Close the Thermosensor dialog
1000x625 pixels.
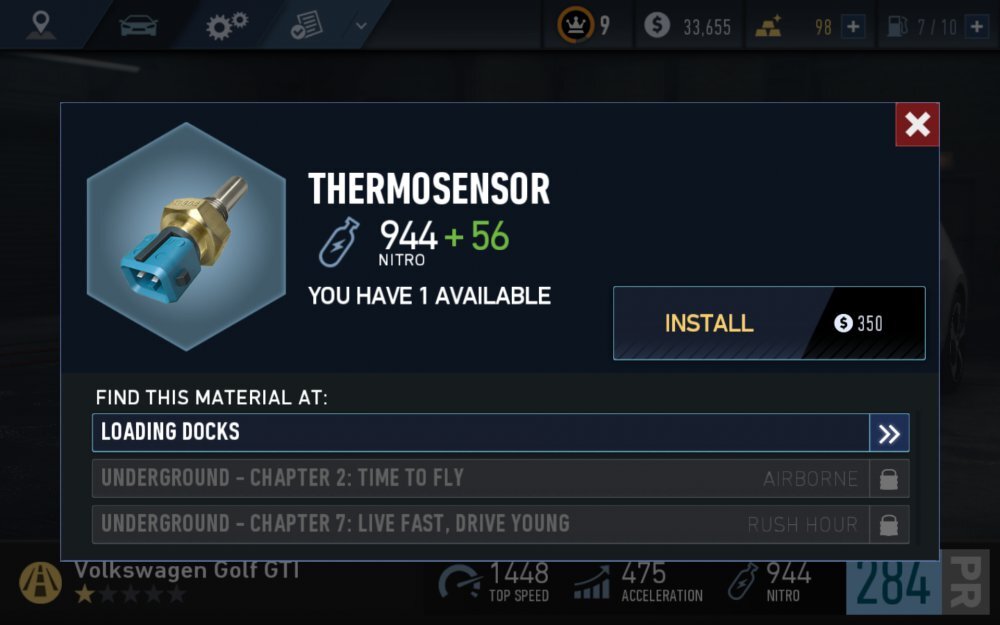(x=917, y=125)
